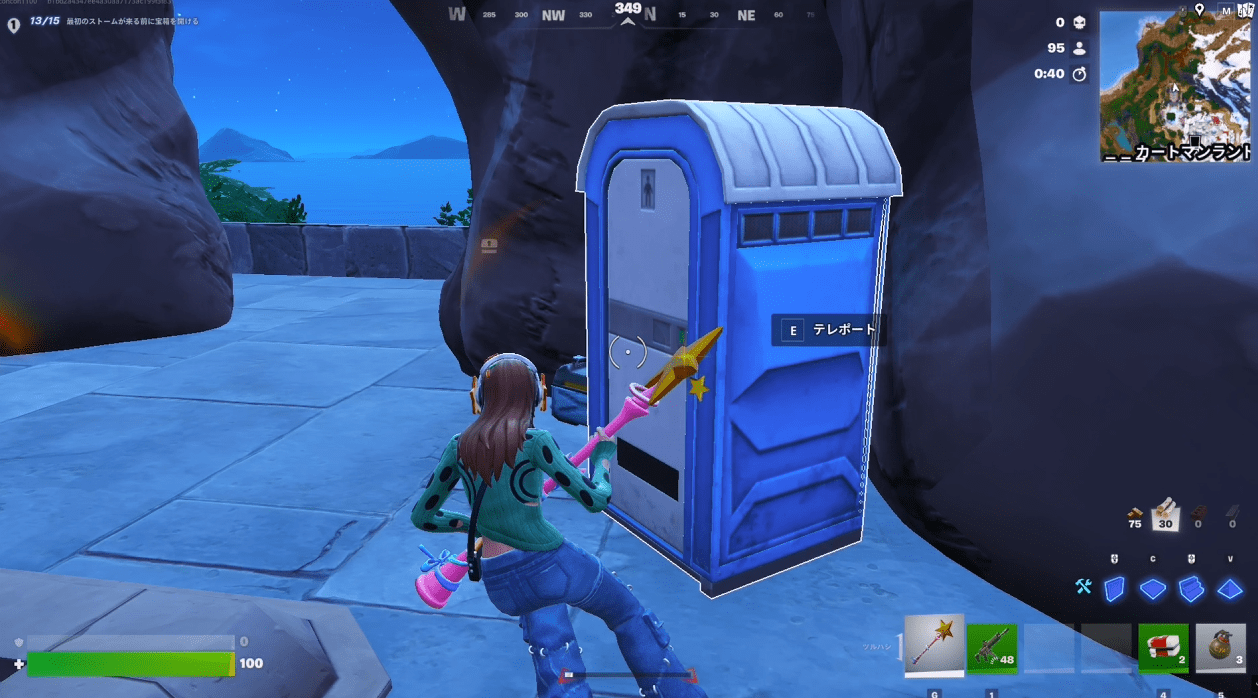
Task: Choose the floor building piece
Action: (1153, 589)
